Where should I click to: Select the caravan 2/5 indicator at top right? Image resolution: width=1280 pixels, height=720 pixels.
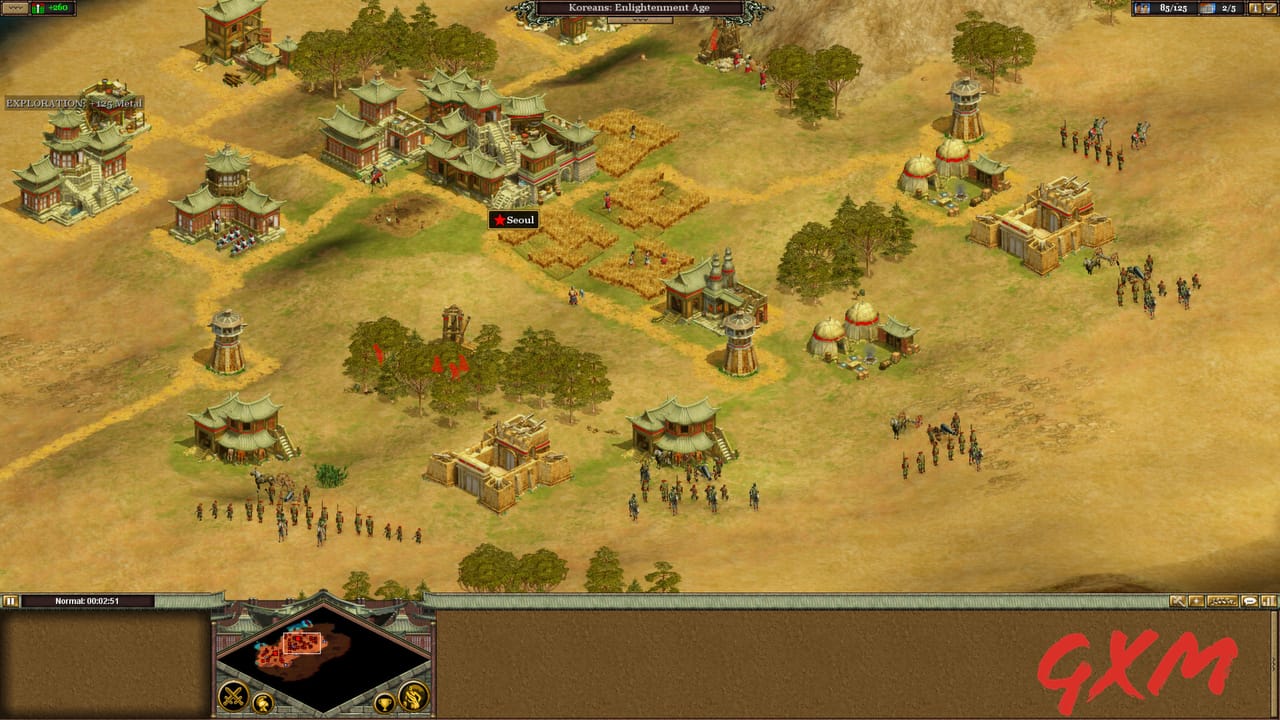[x=1228, y=8]
